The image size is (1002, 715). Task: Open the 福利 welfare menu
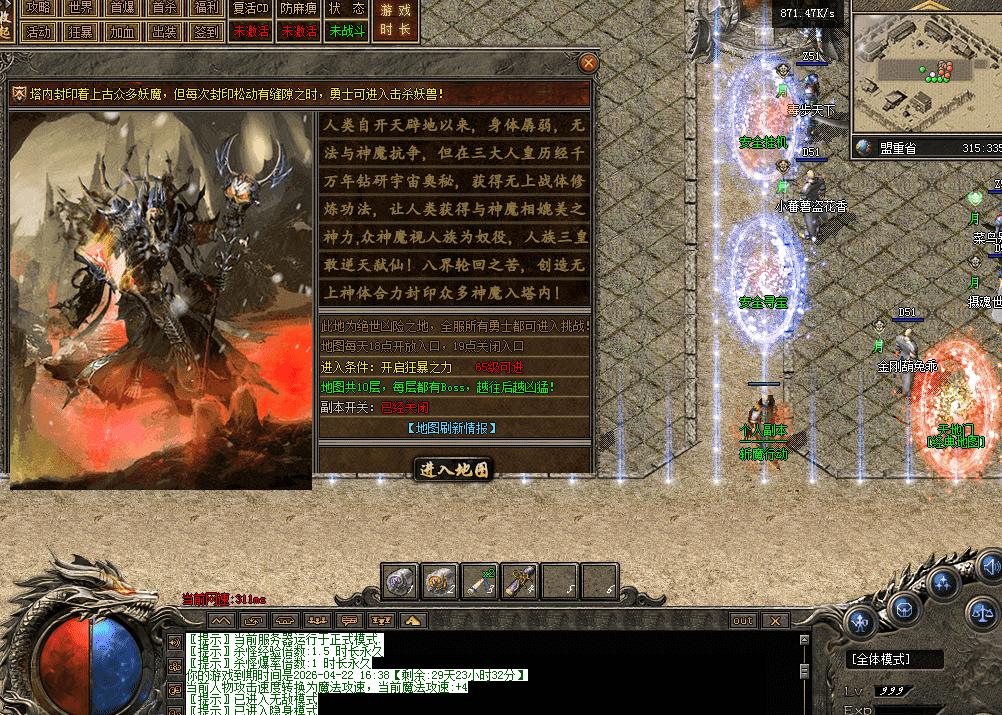point(205,8)
